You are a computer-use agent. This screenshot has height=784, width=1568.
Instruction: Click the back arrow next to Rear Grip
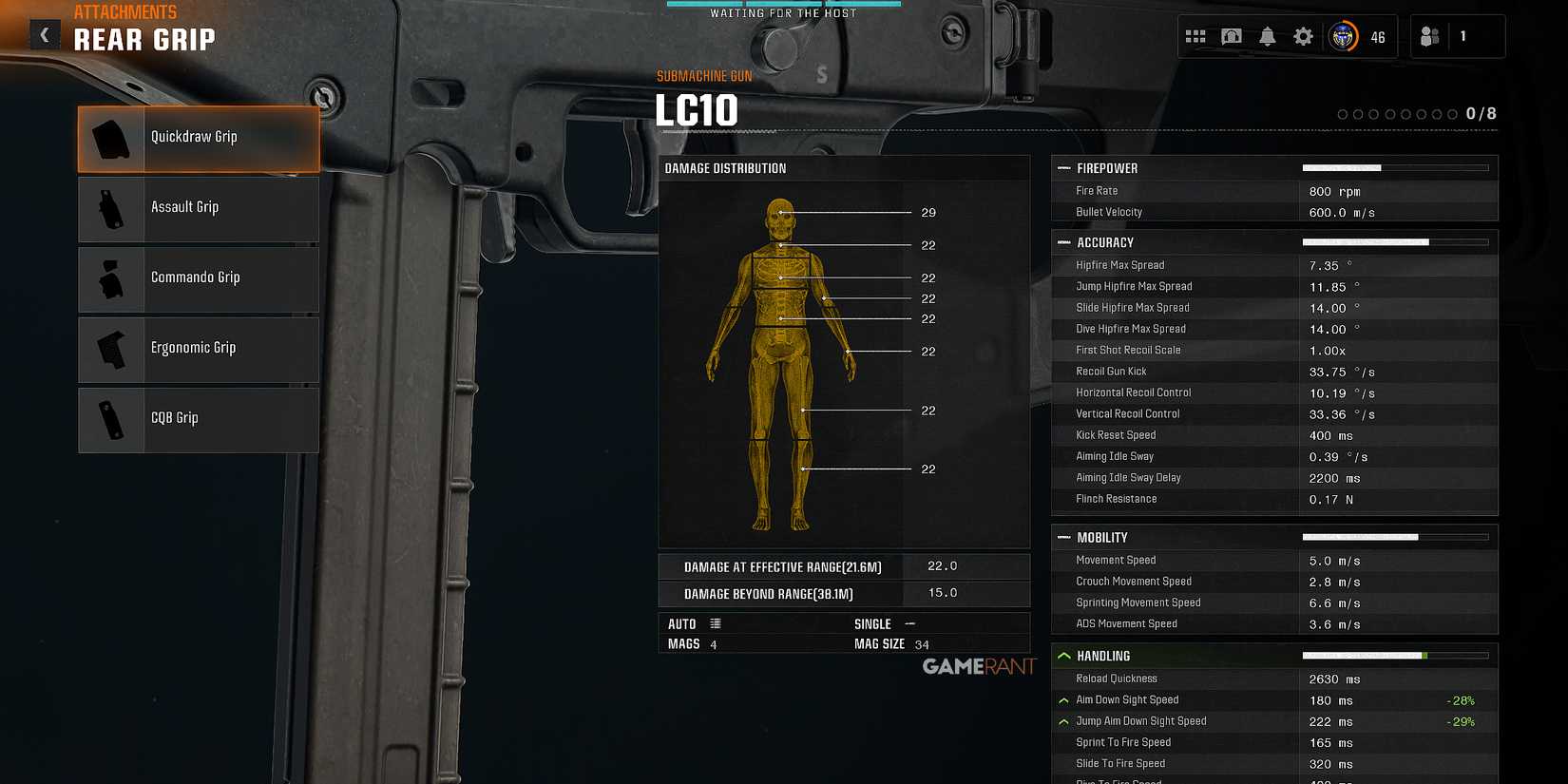tap(45, 34)
